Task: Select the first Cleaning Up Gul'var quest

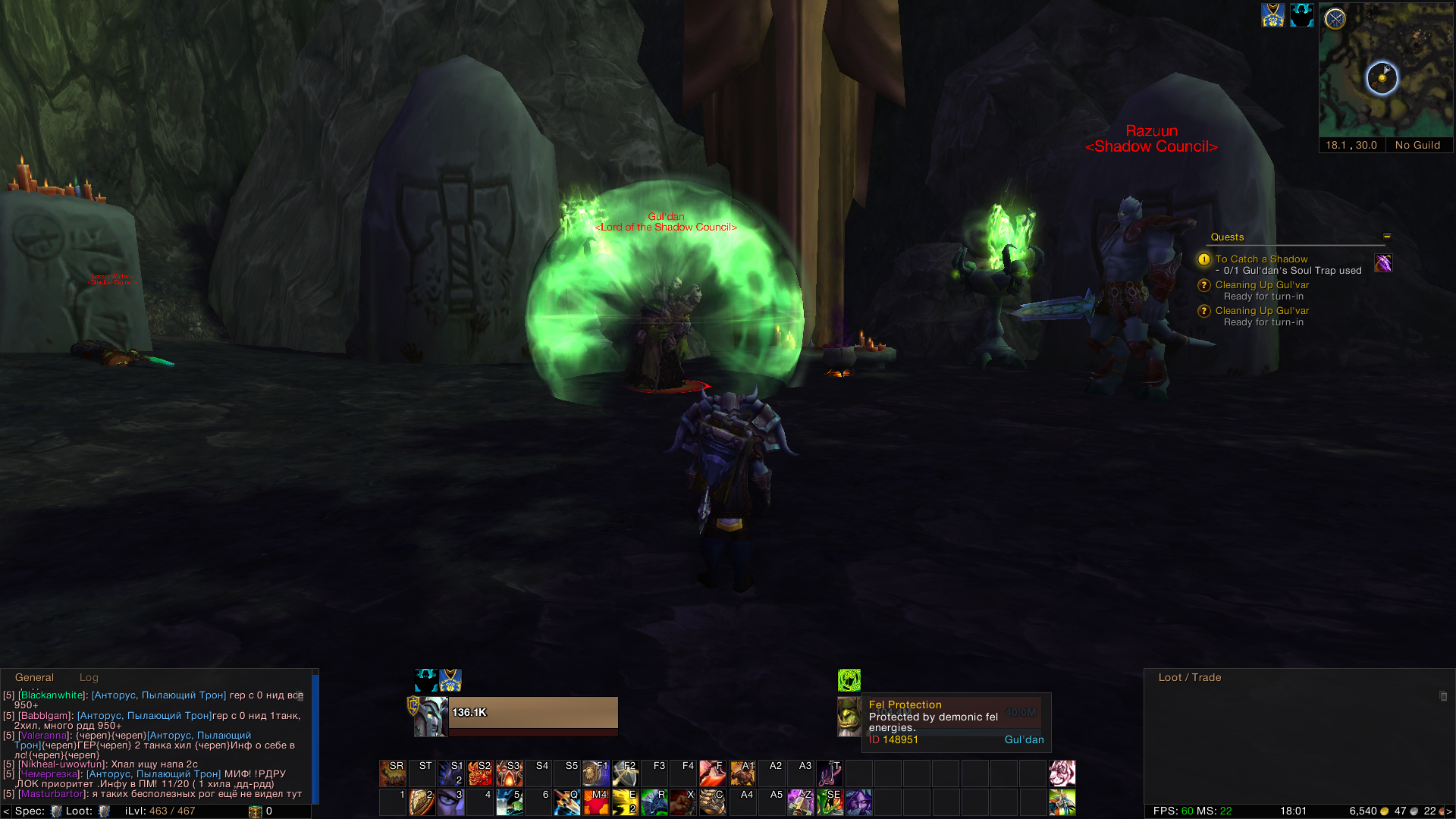Action: tap(1262, 285)
